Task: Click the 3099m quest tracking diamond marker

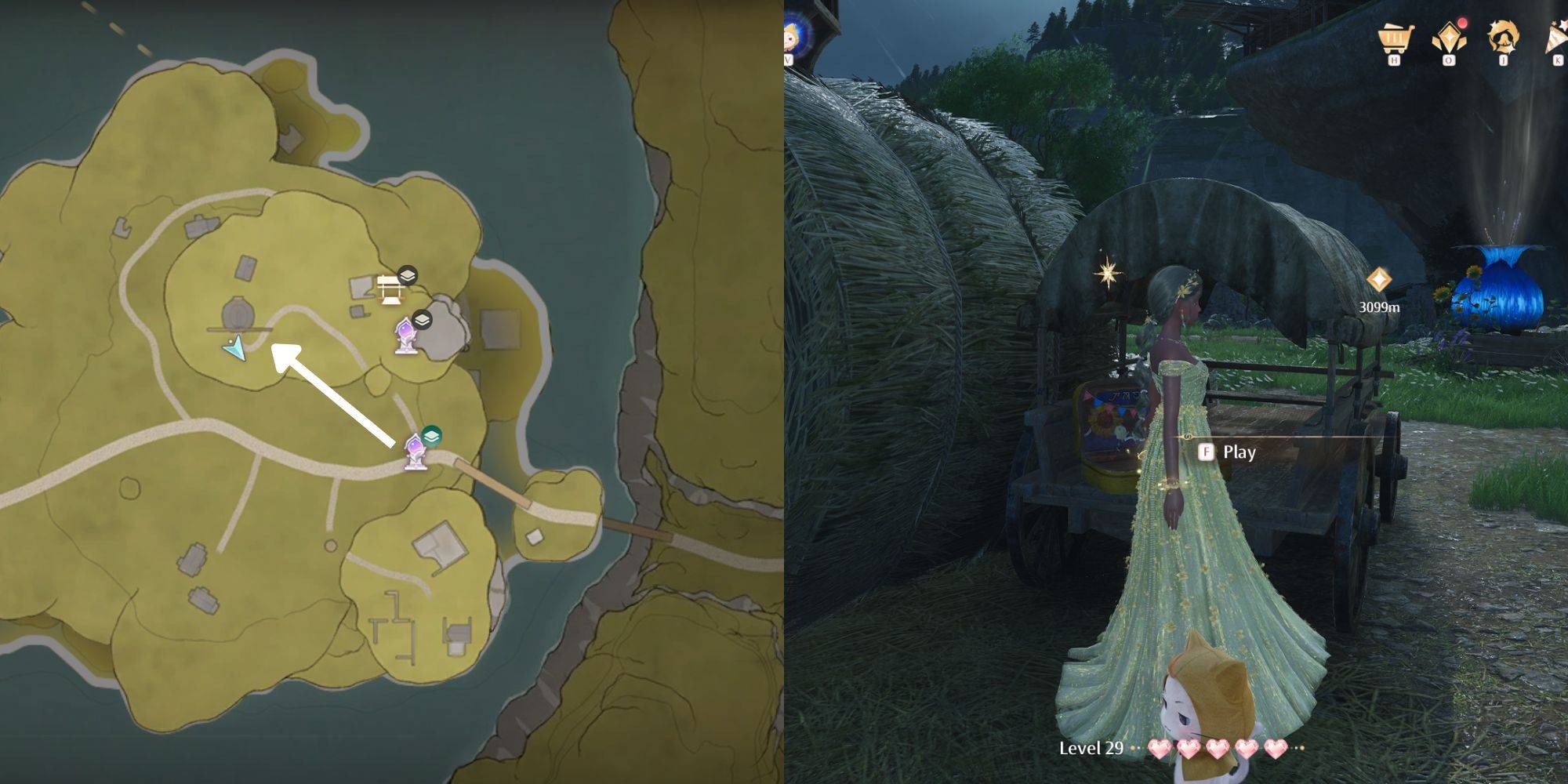Action: coord(1378,280)
